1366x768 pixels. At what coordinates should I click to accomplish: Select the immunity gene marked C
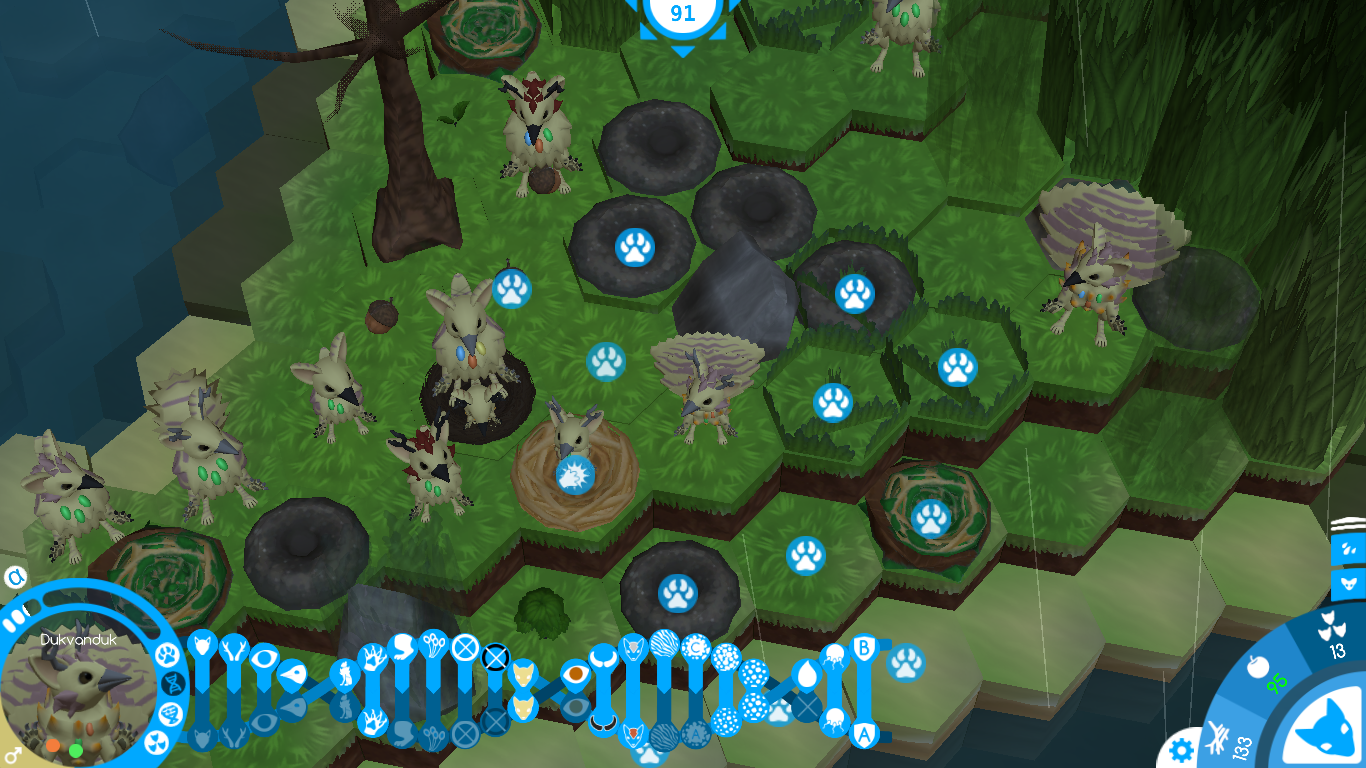pyautogui.click(x=697, y=646)
